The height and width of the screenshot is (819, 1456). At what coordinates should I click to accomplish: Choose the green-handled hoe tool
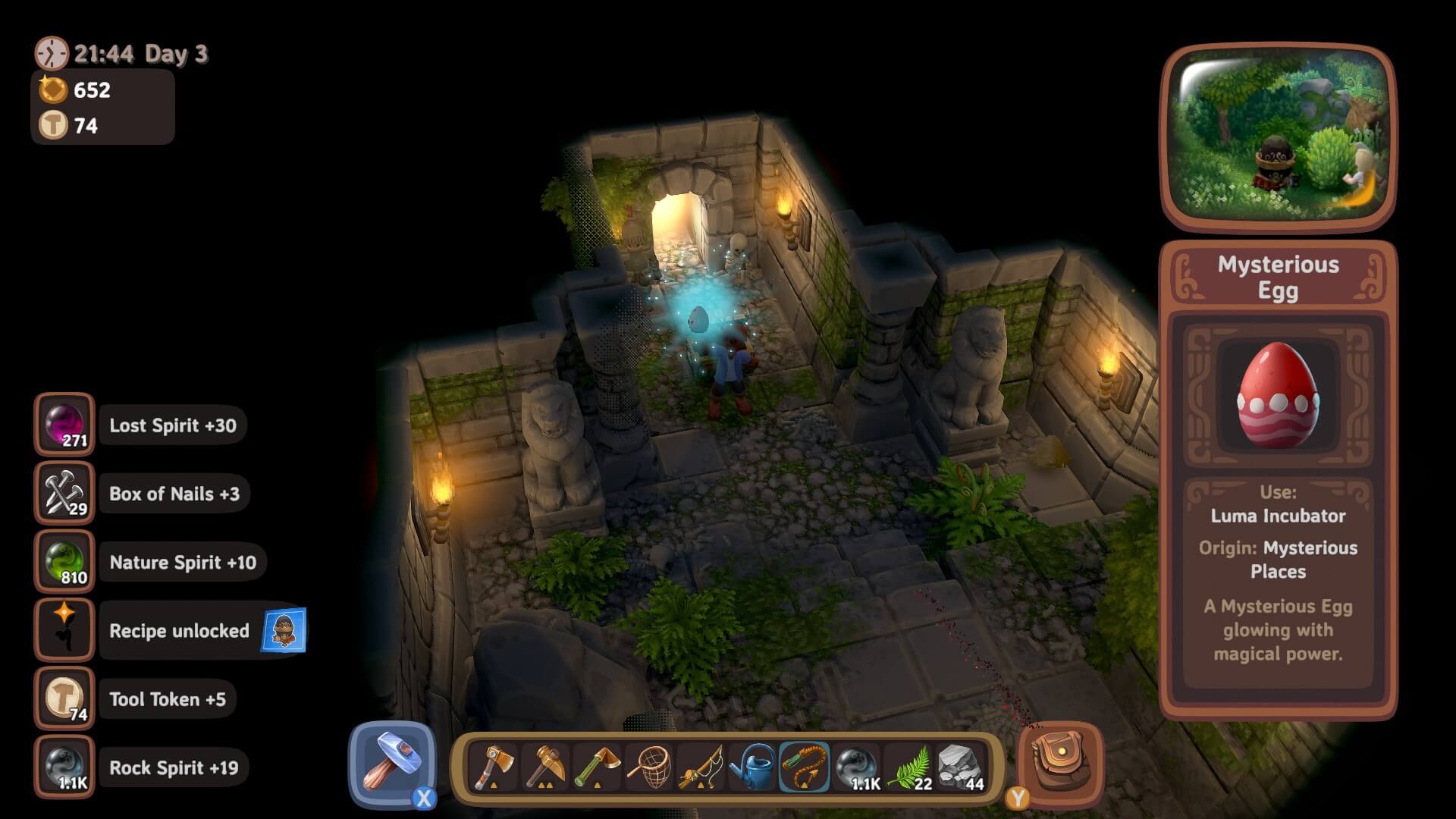[598, 767]
